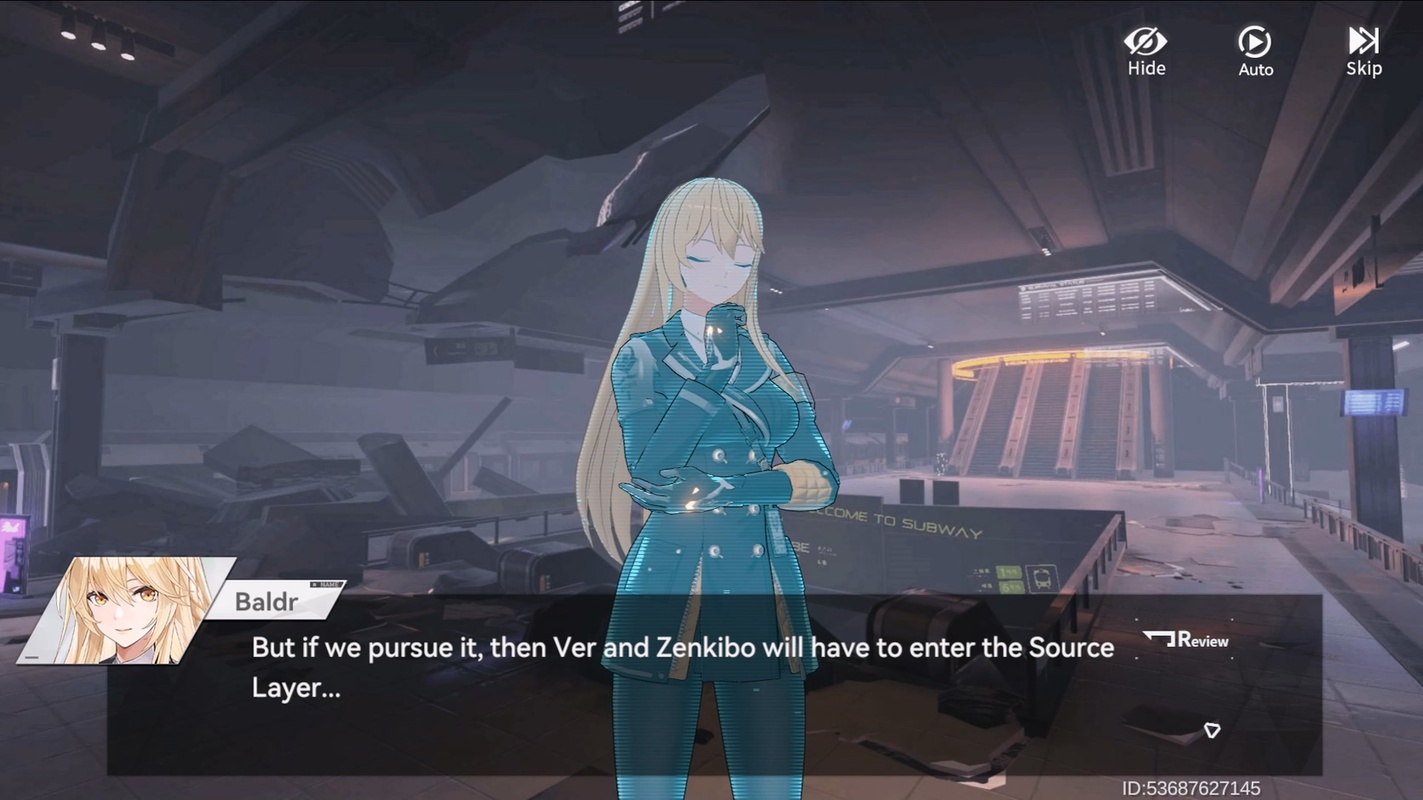Hide the dialogue interface
This screenshot has height=800, width=1423.
1146,50
